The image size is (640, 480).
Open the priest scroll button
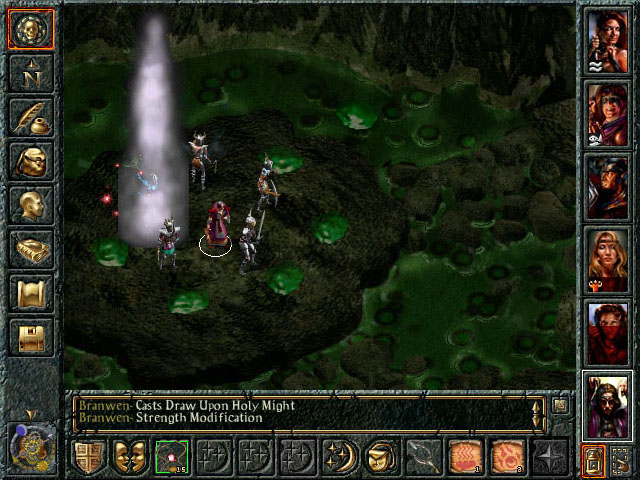(31, 293)
